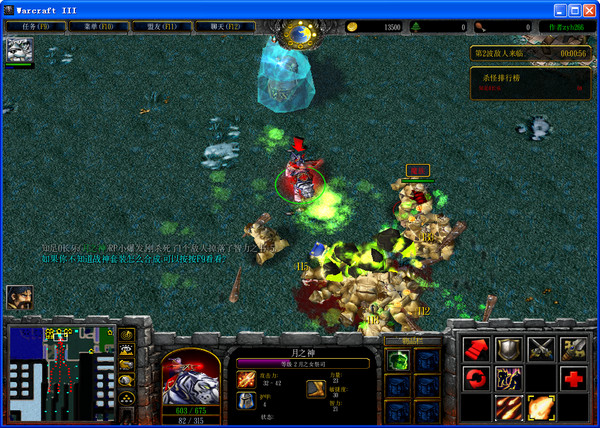Image resolution: width=600 pixels, height=428 pixels.
Task: Activate the red circular arrows Patrol command
Action: pos(475,378)
